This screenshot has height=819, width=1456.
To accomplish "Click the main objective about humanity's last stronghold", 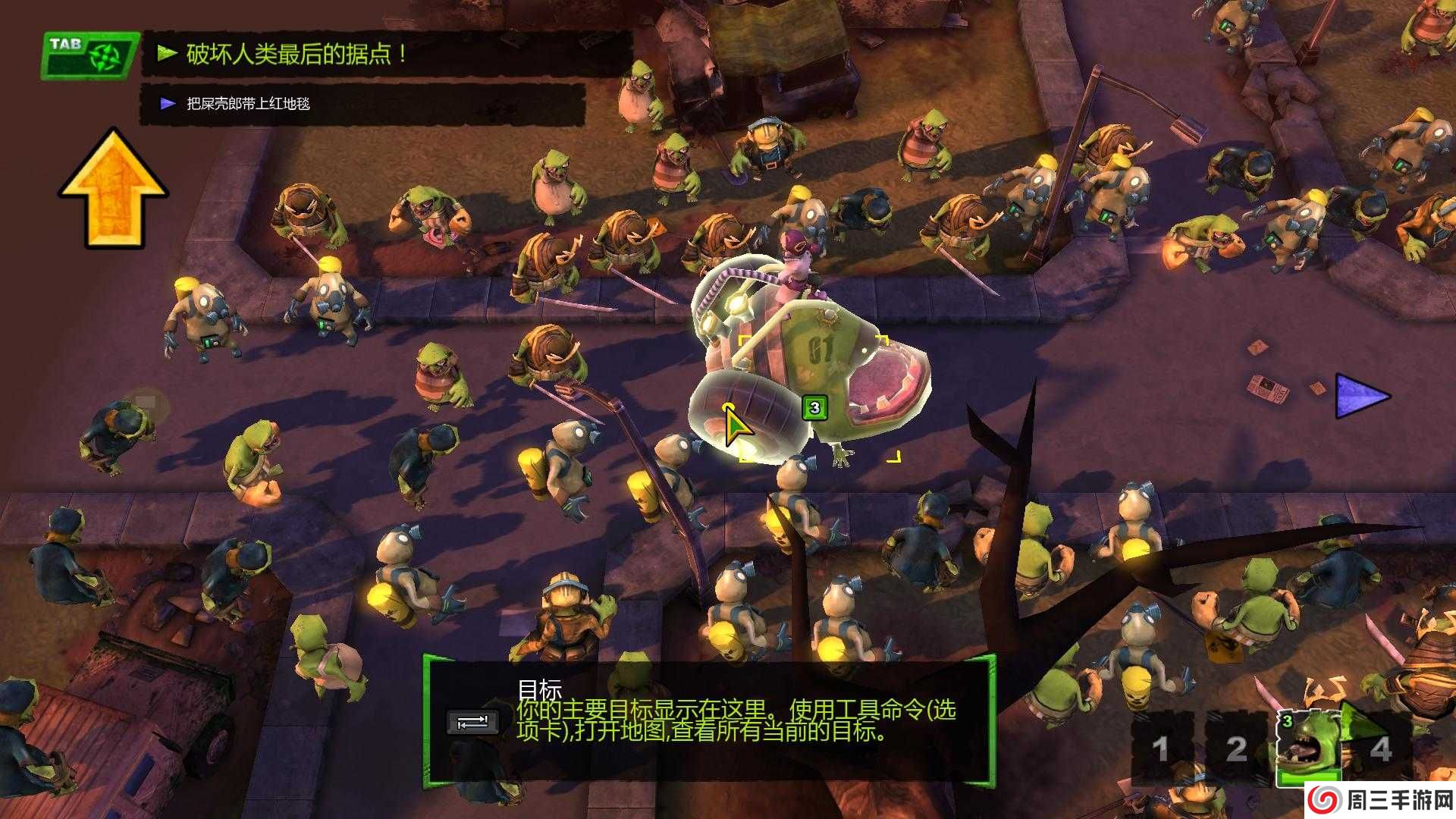I will pos(296,54).
